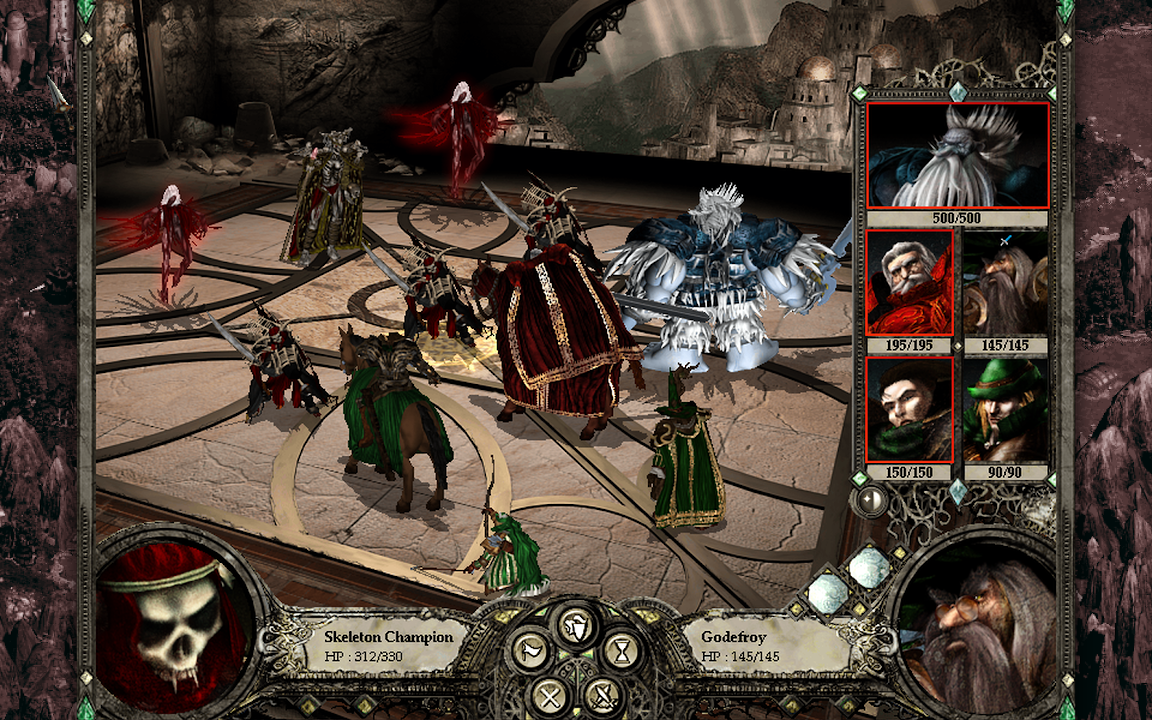Click the retreat flag button
The height and width of the screenshot is (720, 1152).
click(531, 651)
